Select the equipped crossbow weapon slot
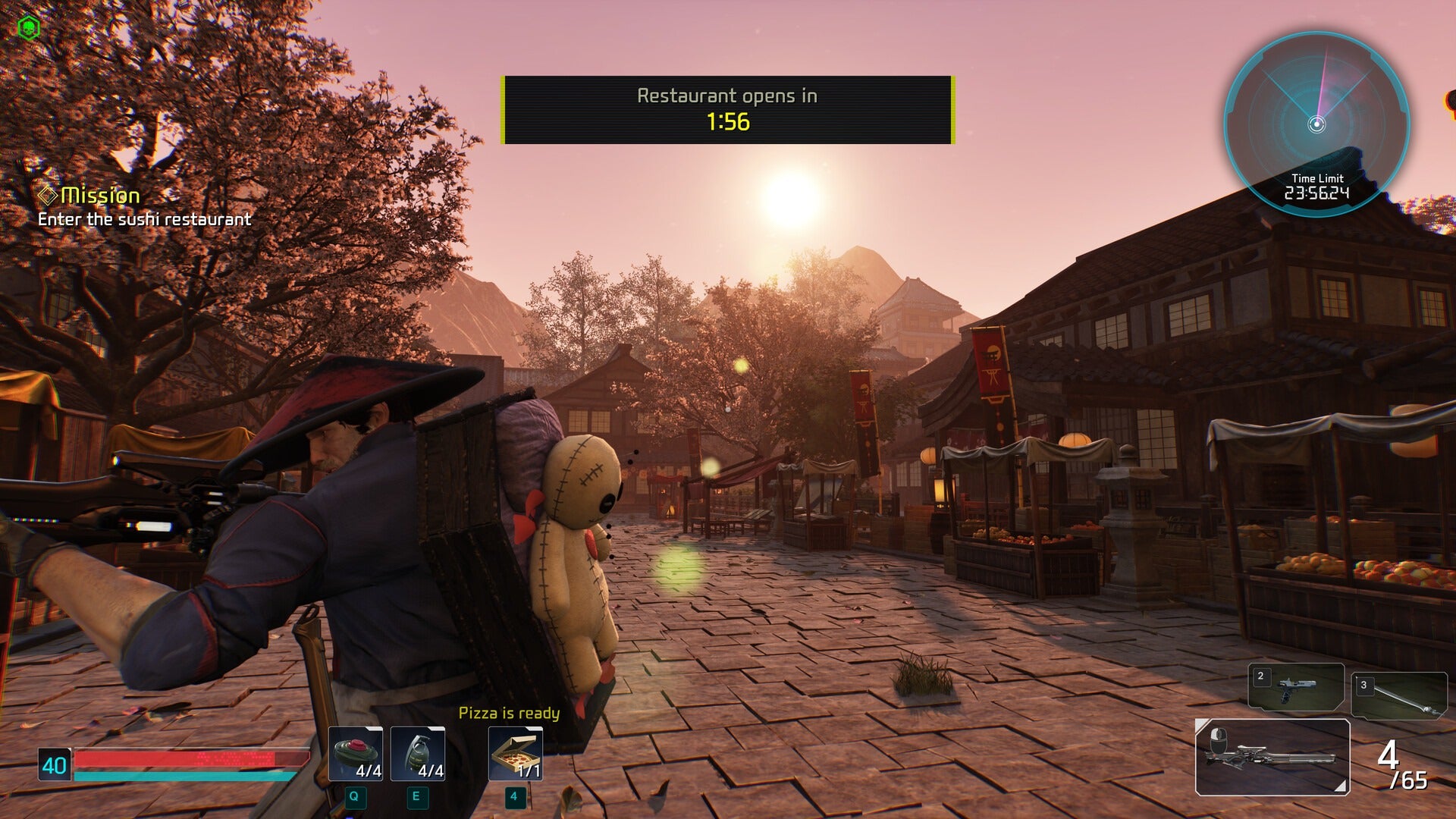 pos(1272,757)
